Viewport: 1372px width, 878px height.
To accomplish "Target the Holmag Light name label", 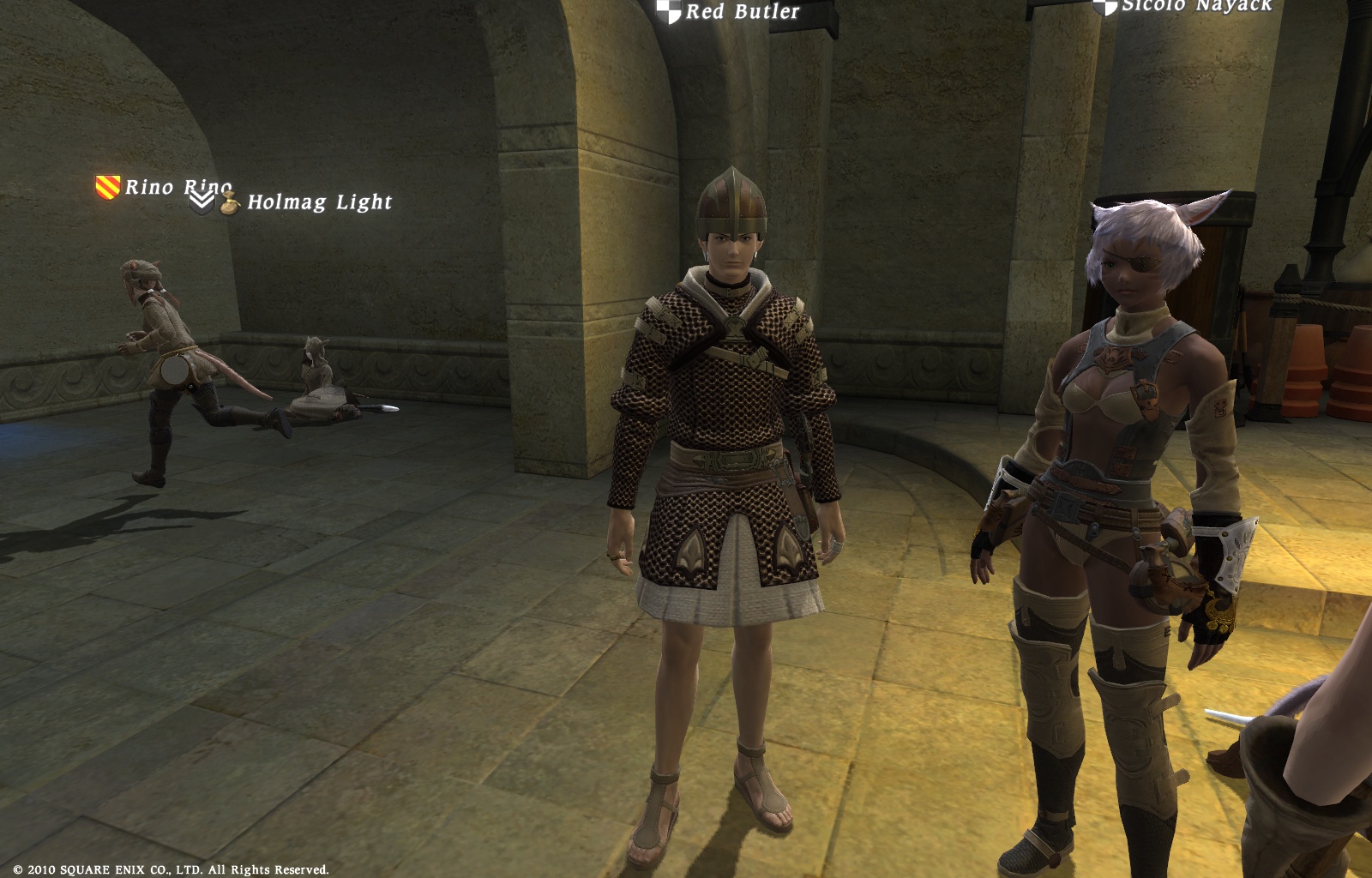I will (x=319, y=202).
